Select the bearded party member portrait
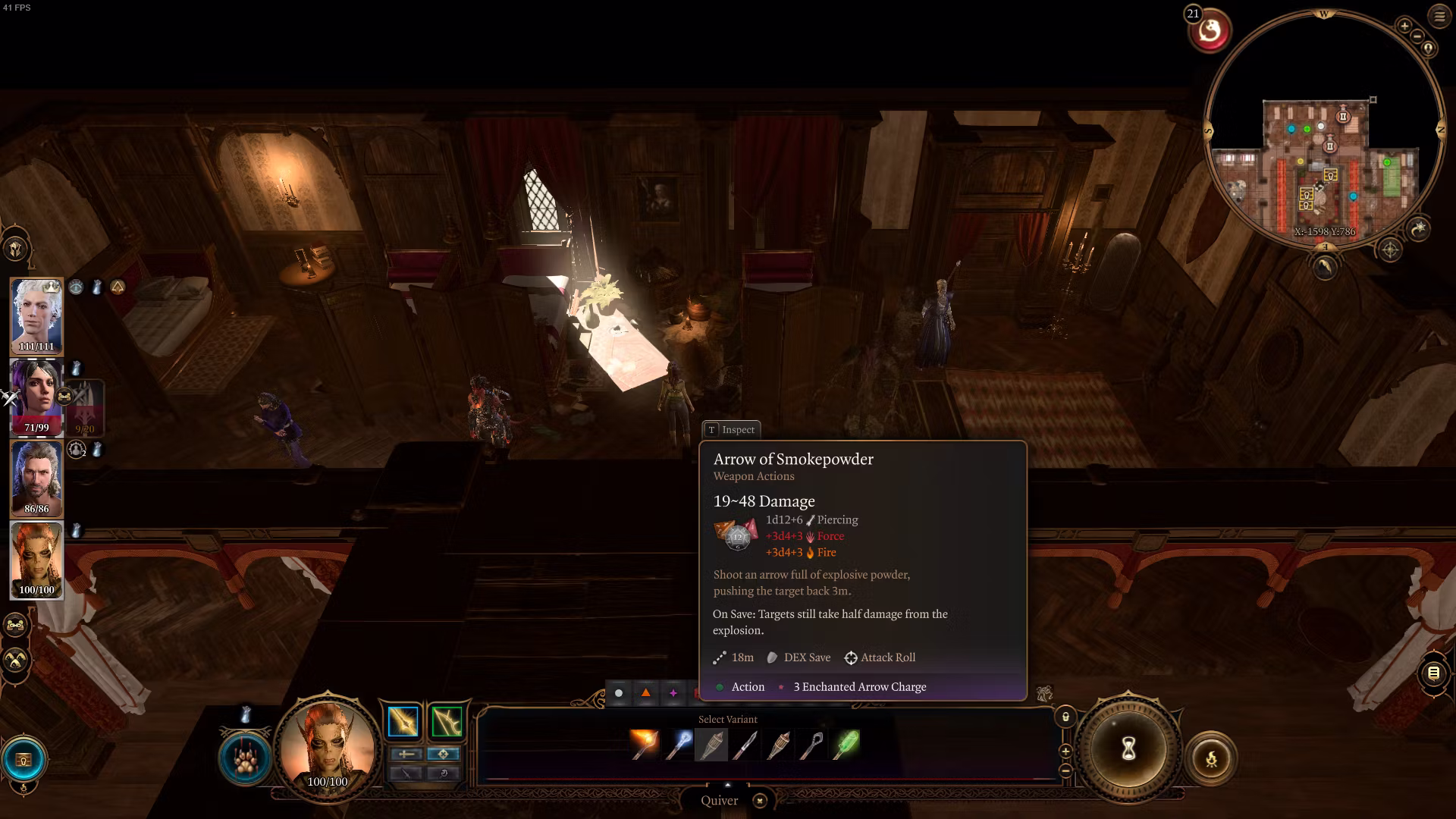 (36, 478)
